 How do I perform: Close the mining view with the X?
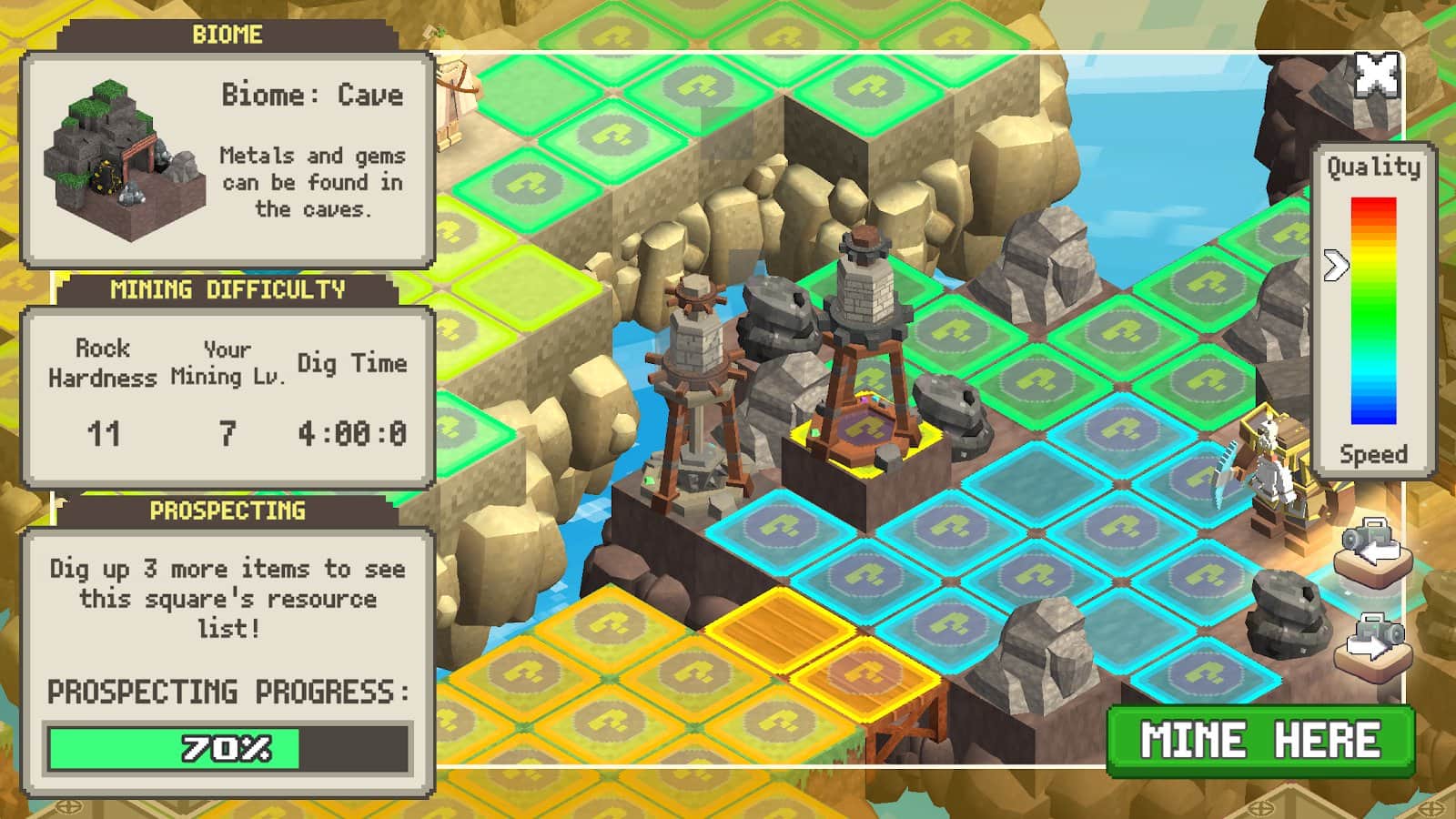pos(1376,75)
